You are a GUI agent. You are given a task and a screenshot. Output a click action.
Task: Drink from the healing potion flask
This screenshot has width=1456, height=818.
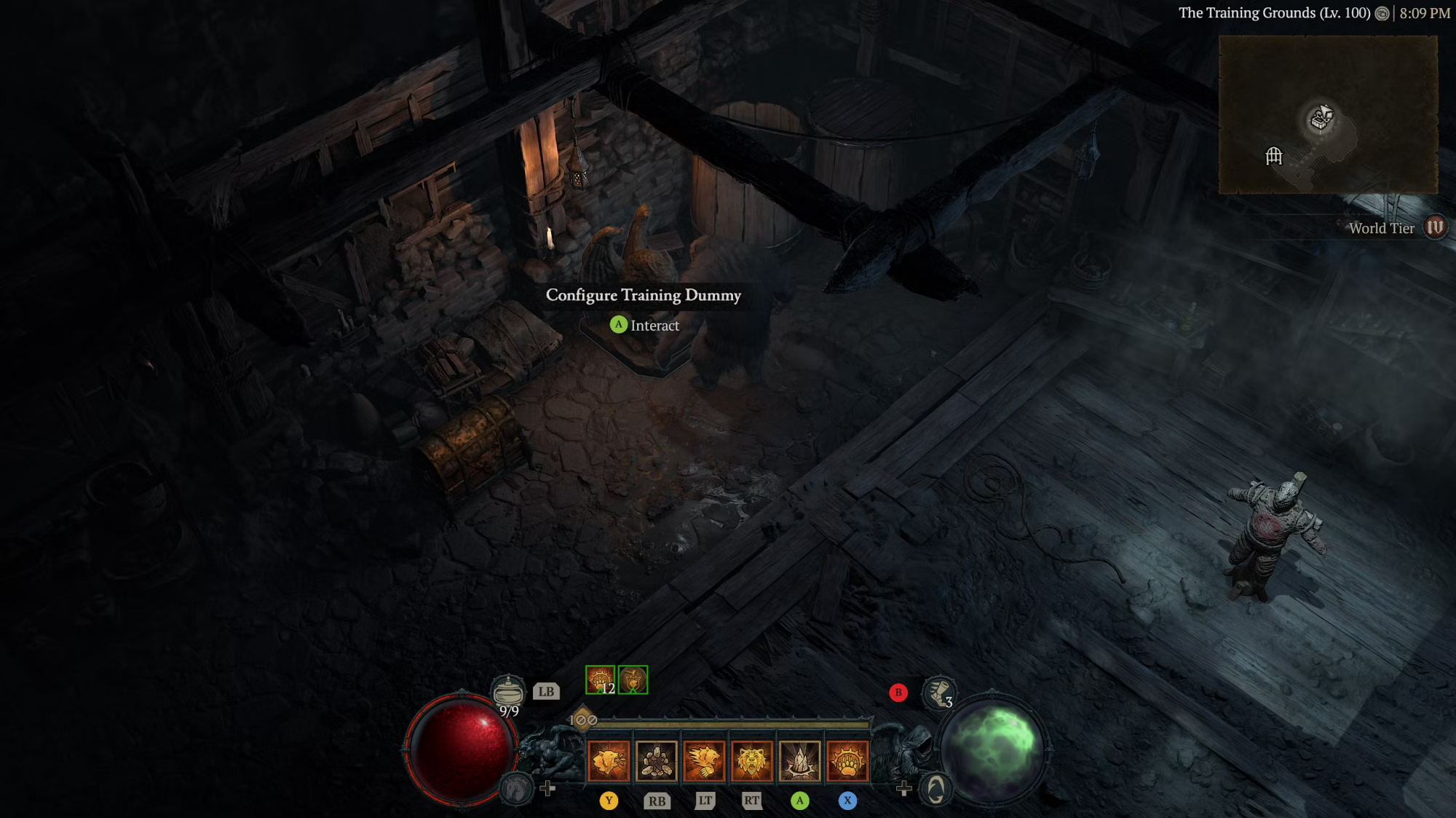pos(508,691)
